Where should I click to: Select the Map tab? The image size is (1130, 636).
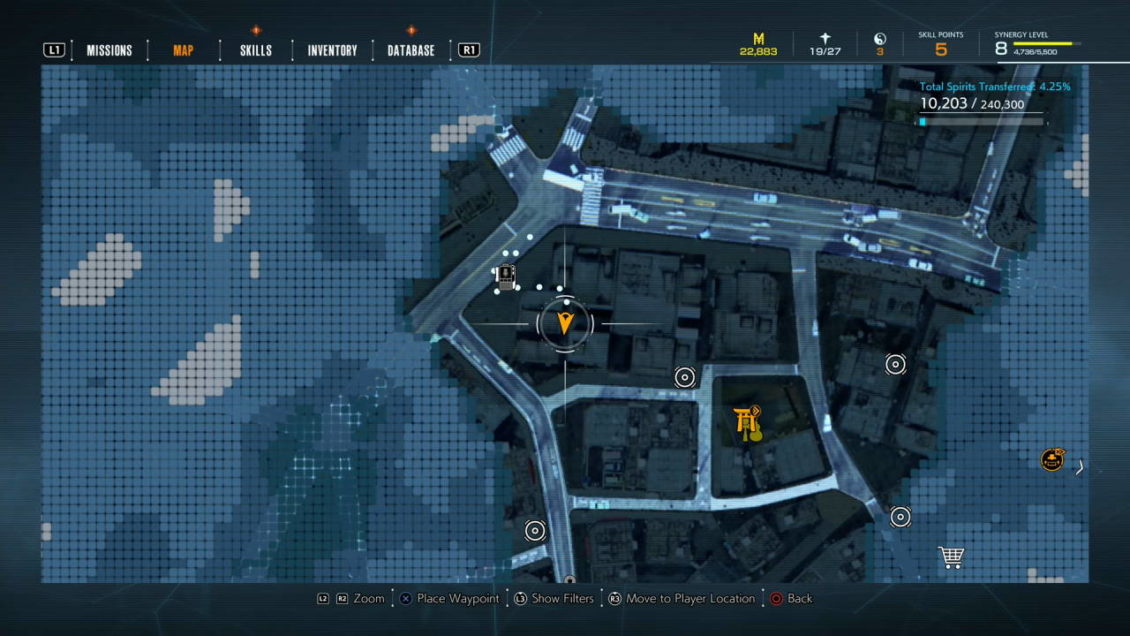183,50
